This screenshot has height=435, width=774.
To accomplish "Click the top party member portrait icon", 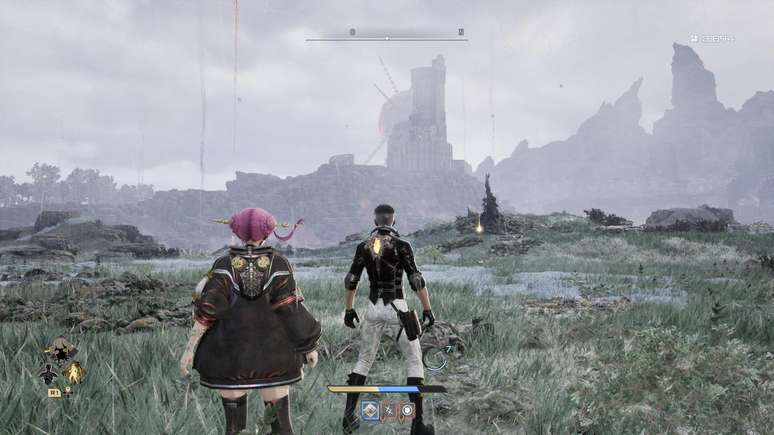I will [61, 349].
